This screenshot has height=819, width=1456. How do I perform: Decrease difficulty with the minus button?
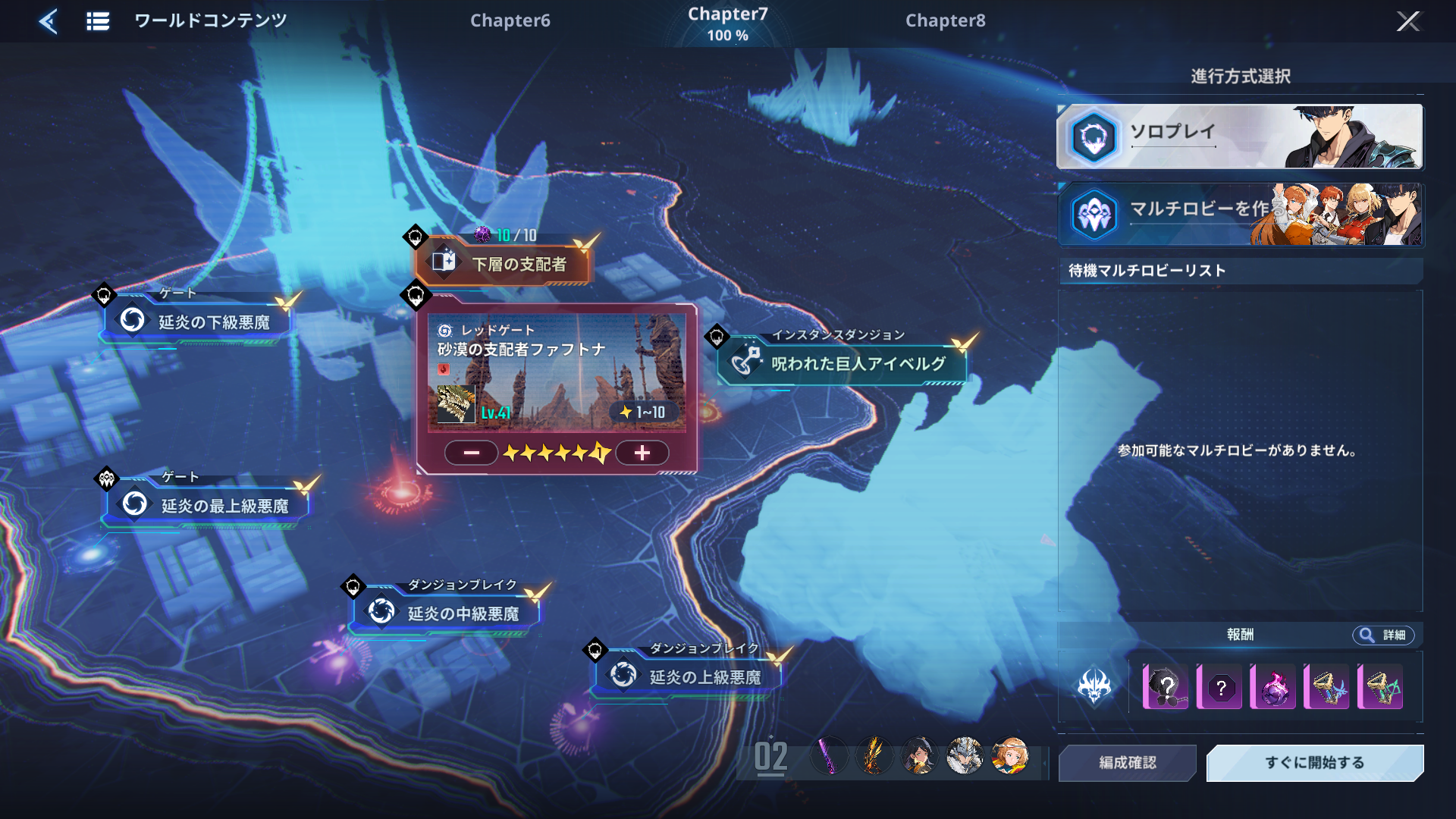click(x=471, y=453)
